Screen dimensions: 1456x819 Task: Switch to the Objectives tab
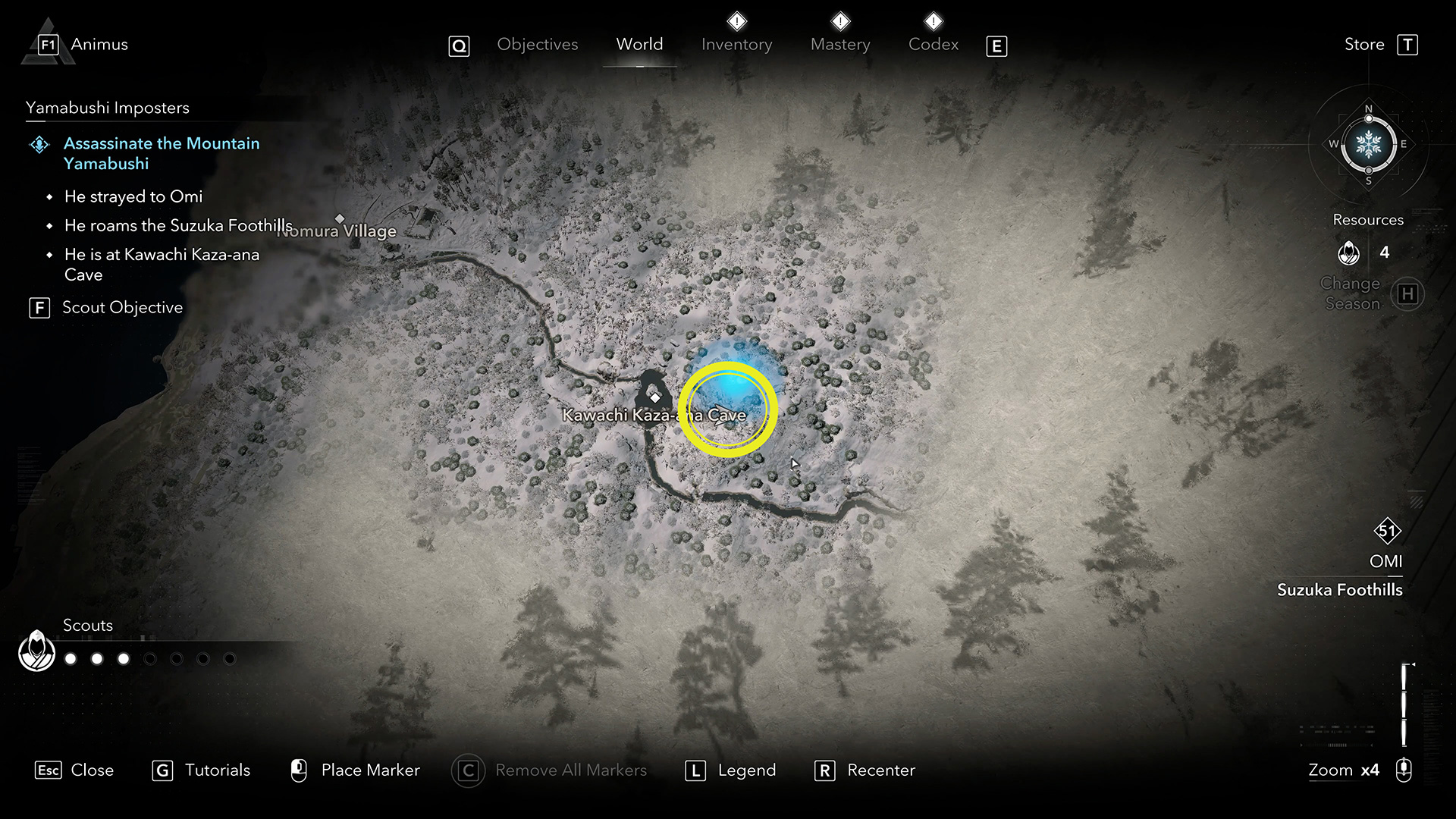tap(537, 45)
